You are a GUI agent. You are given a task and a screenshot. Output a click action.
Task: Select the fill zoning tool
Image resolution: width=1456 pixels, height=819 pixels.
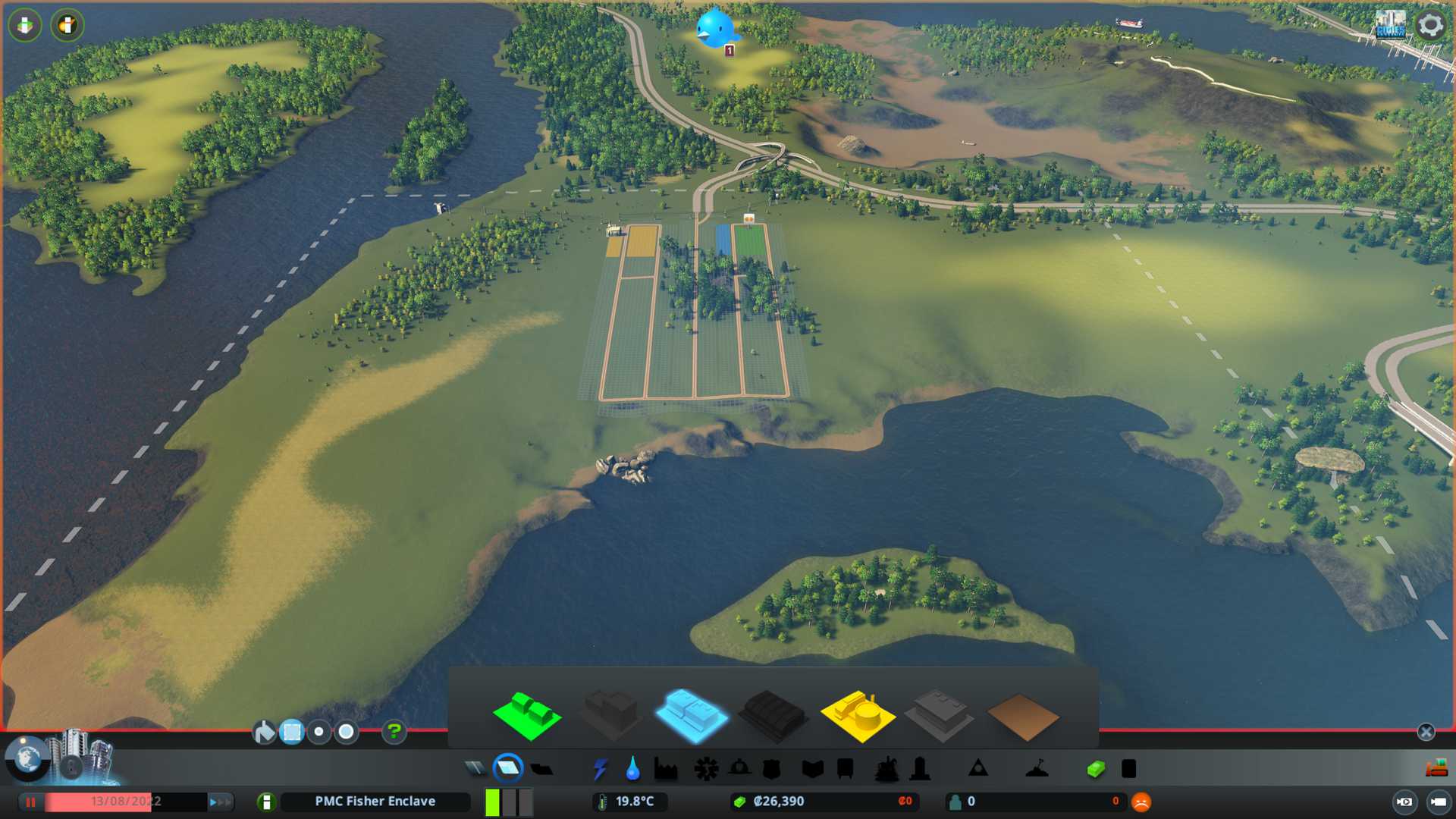point(264,733)
